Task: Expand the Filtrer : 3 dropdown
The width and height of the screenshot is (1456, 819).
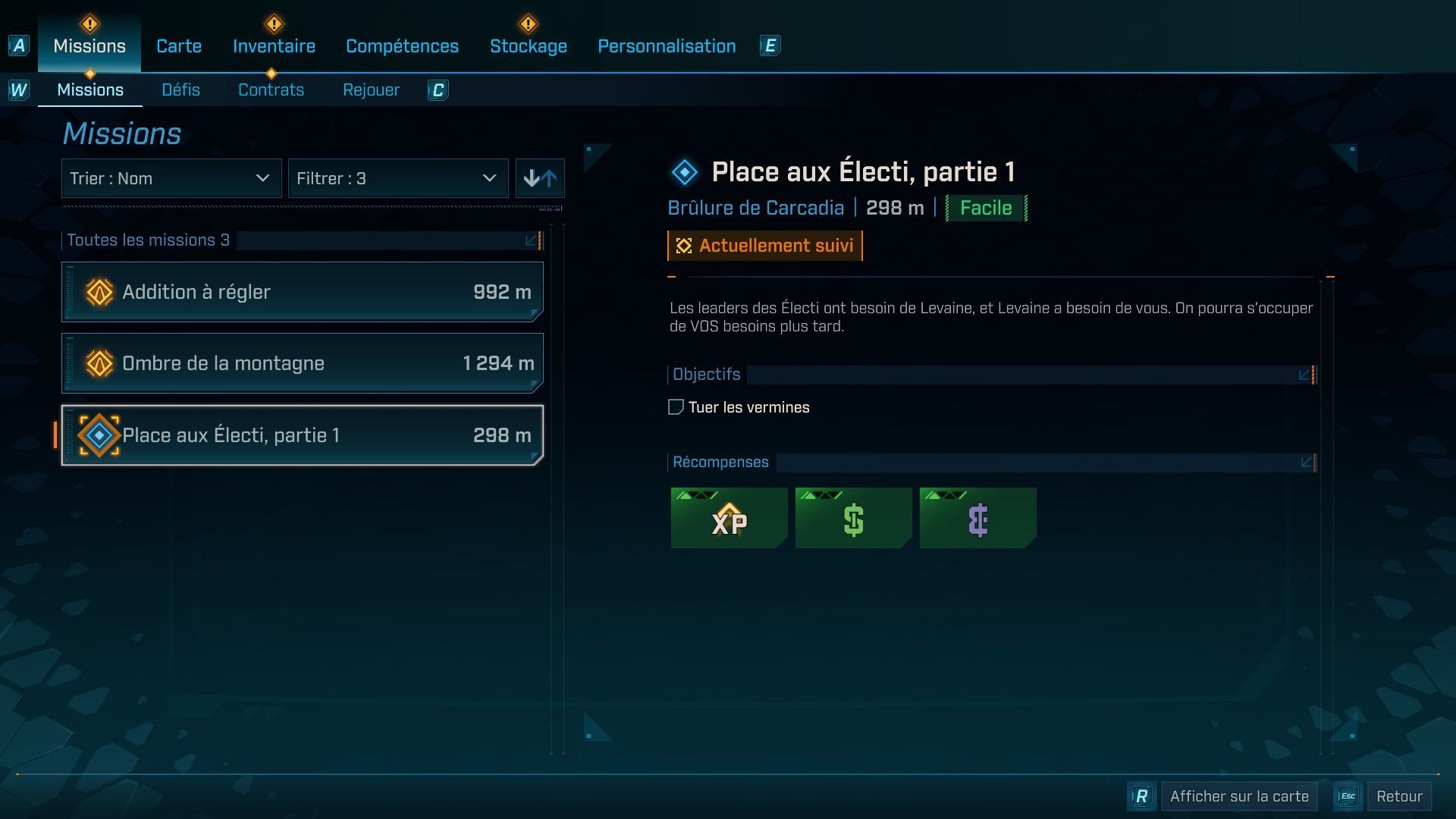Action: click(397, 179)
